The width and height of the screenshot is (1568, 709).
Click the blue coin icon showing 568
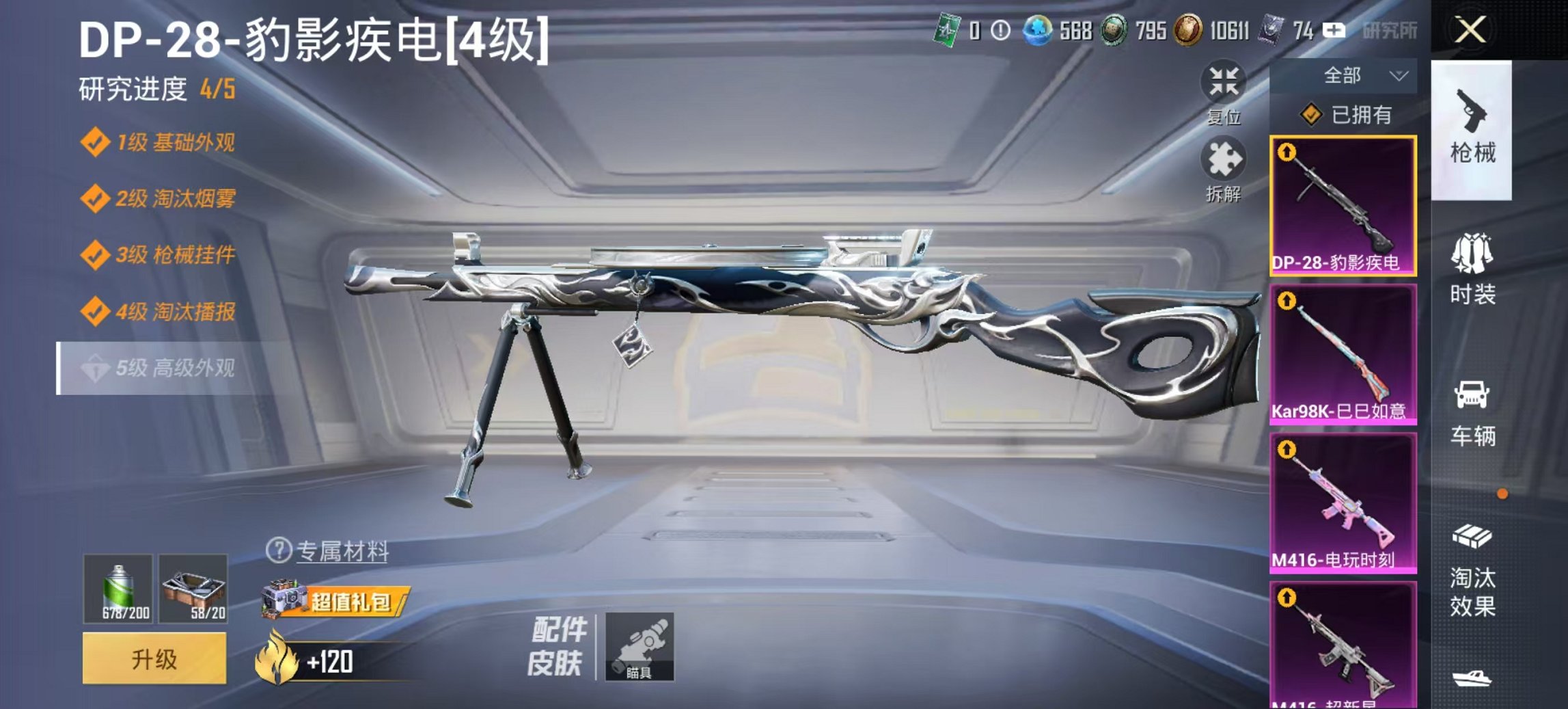click(x=1039, y=30)
